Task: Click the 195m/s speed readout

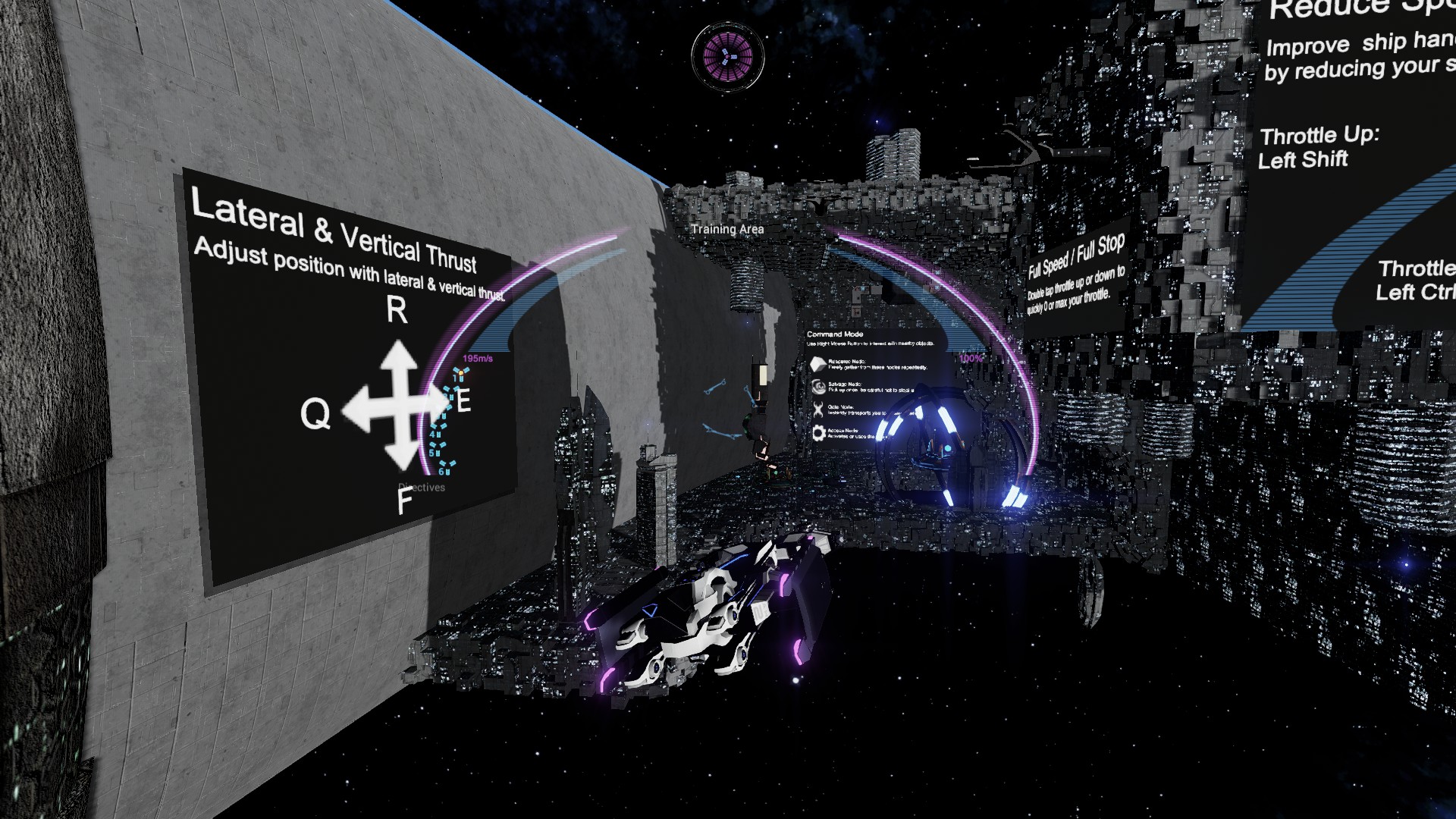Action: point(476,358)
